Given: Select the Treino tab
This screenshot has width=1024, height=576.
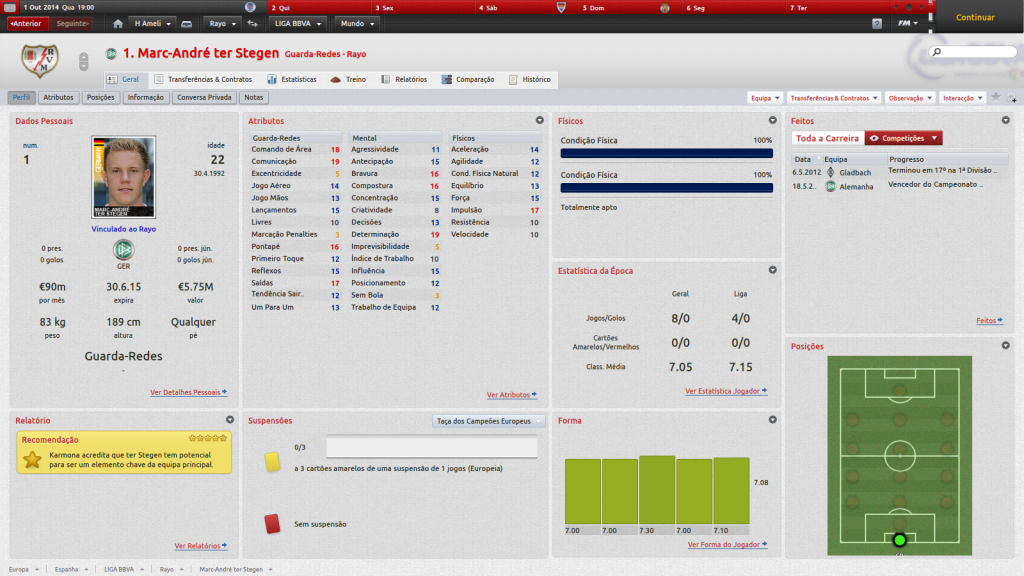Looking at the screenshot, I should pos(349,79).
